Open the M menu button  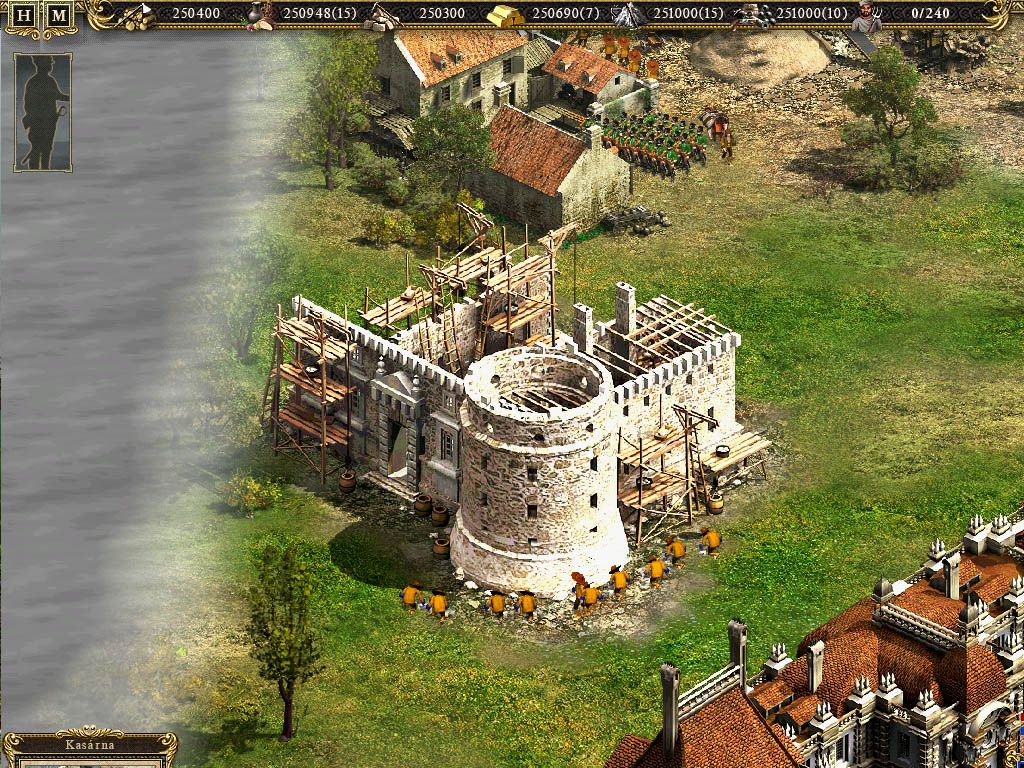coord(60,16)
